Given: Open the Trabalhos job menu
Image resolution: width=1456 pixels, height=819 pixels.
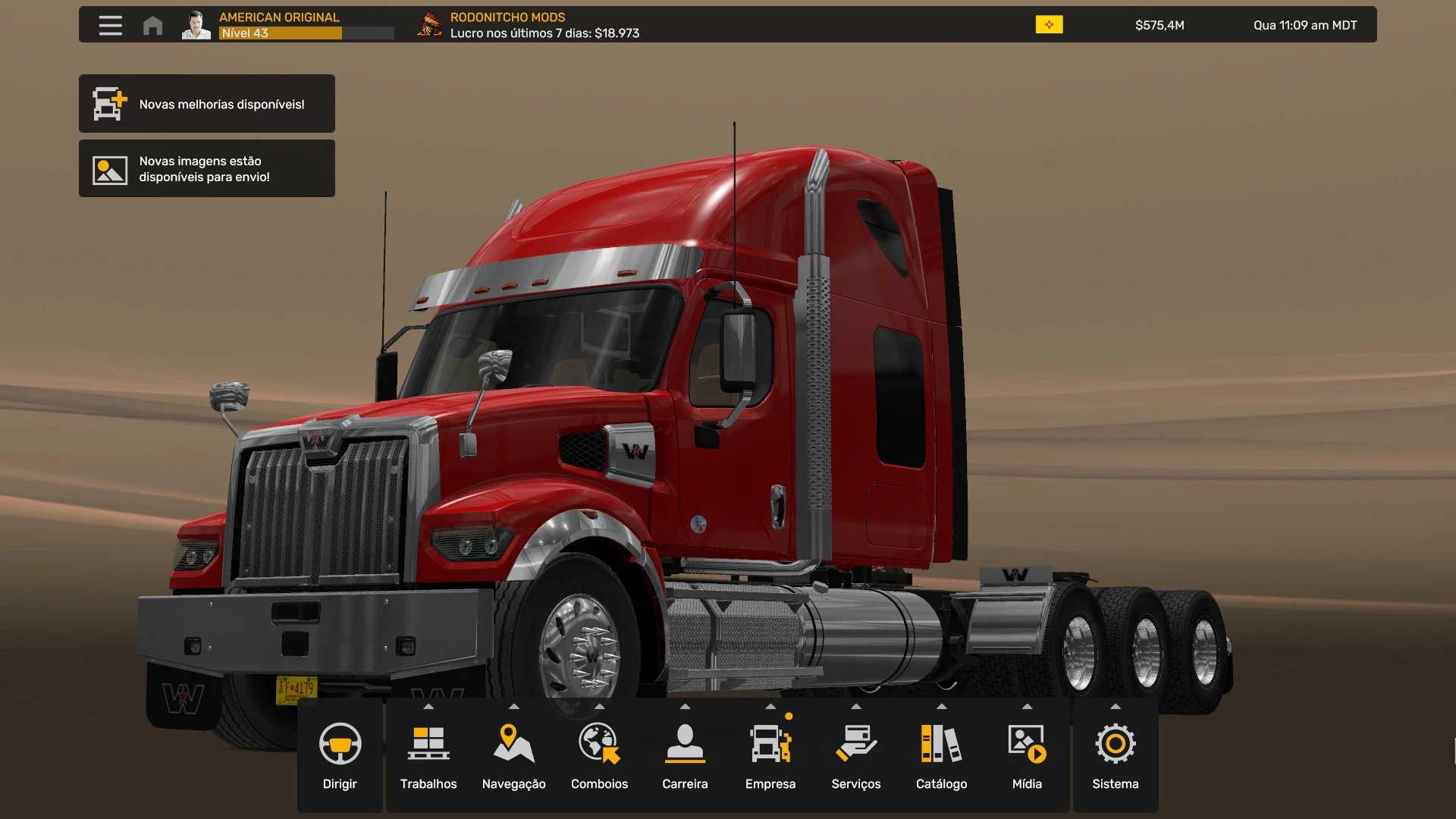Looking at the screenshot, I should [428, 756].
